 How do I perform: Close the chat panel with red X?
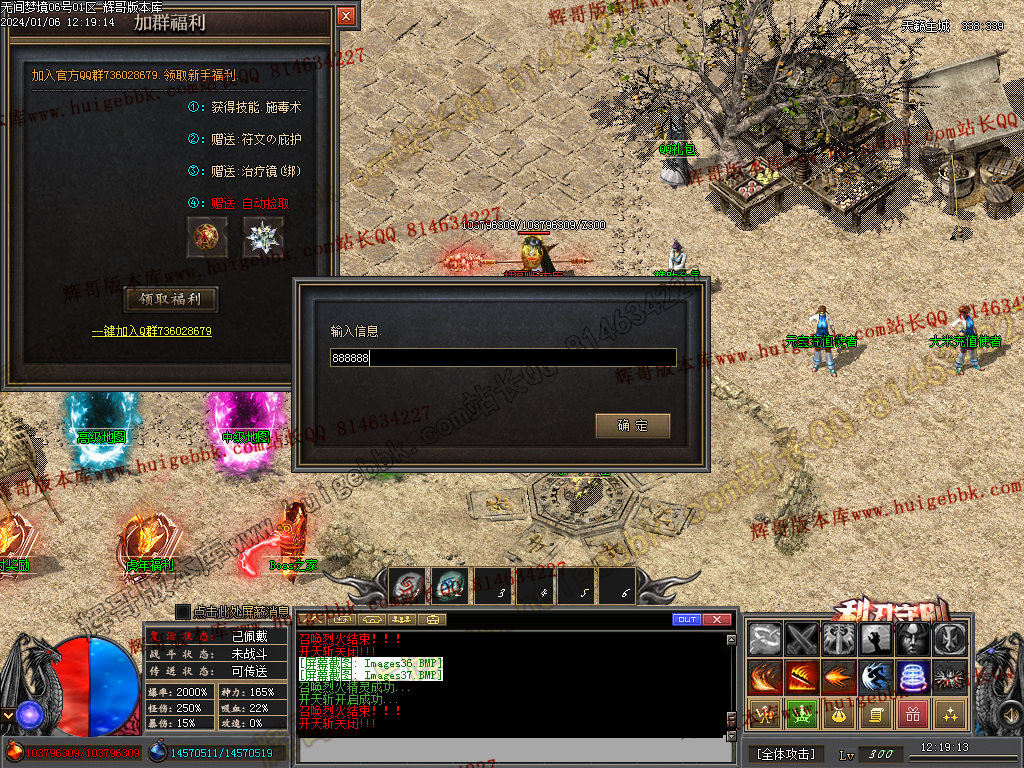point(716,620)
